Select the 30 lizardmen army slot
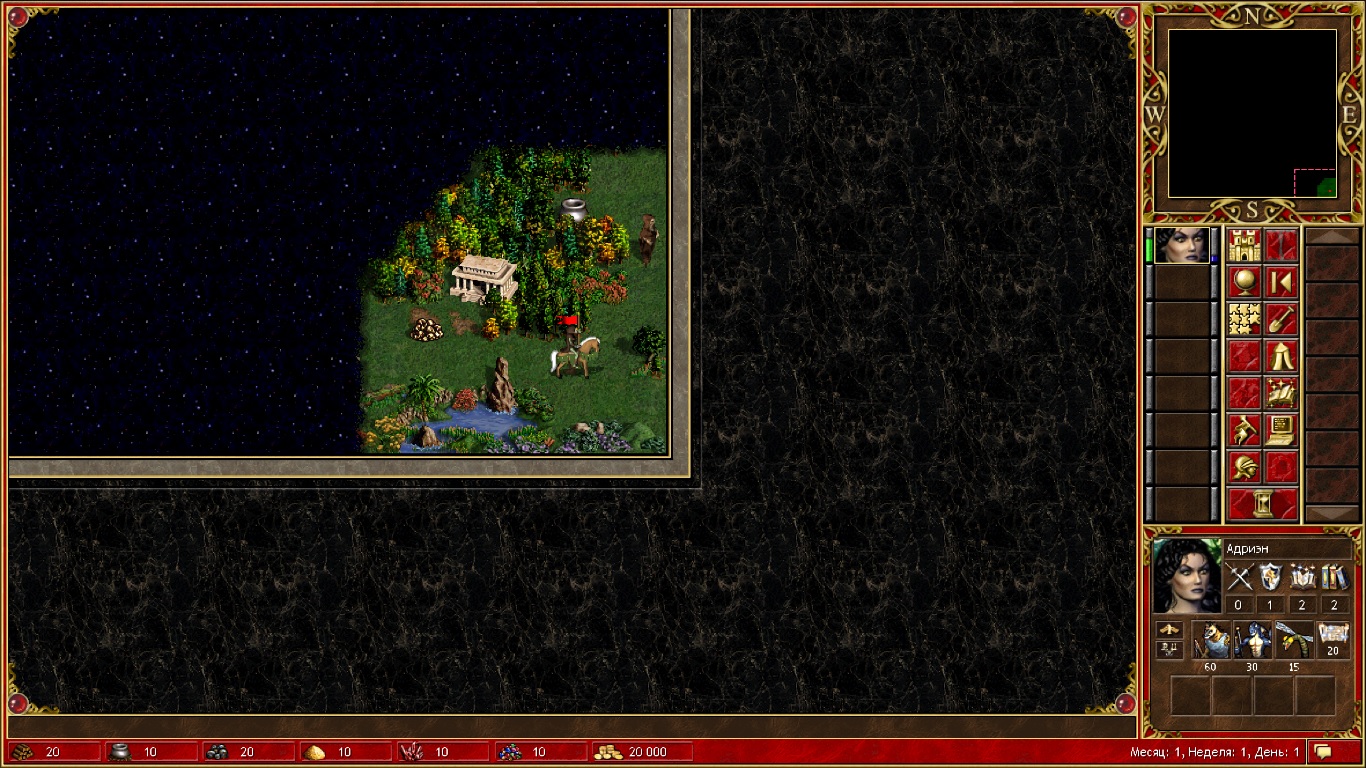Screen dimensions: 1366x768 pyautogui.click(x=1252, y=640)
